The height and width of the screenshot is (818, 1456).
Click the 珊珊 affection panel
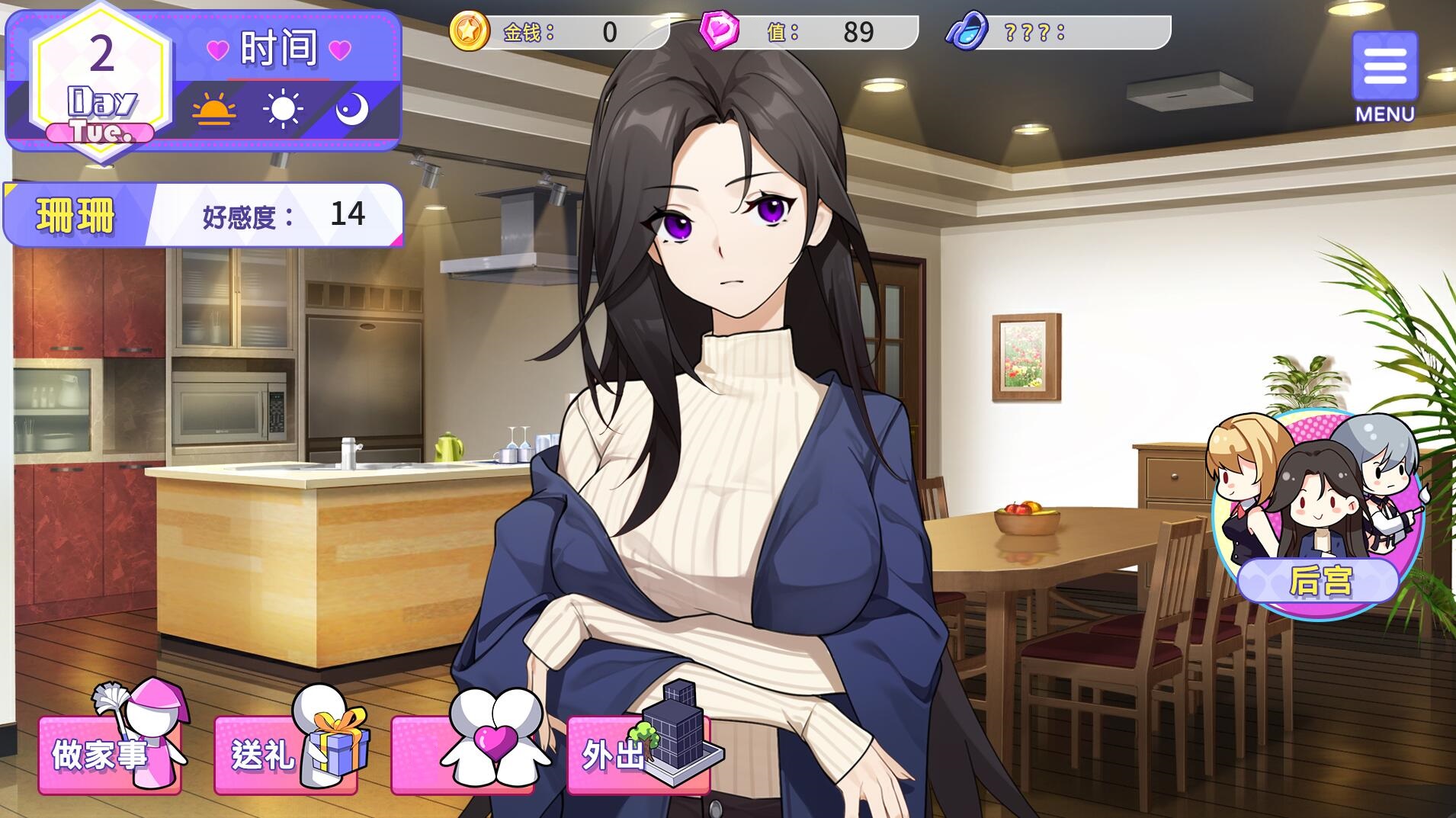[x=204, y=215]
